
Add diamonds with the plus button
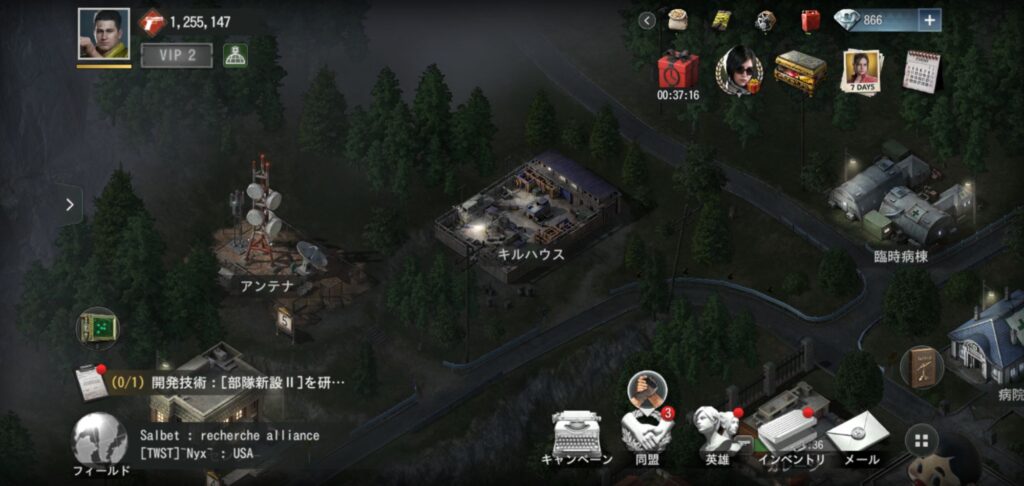click(929, 20)
